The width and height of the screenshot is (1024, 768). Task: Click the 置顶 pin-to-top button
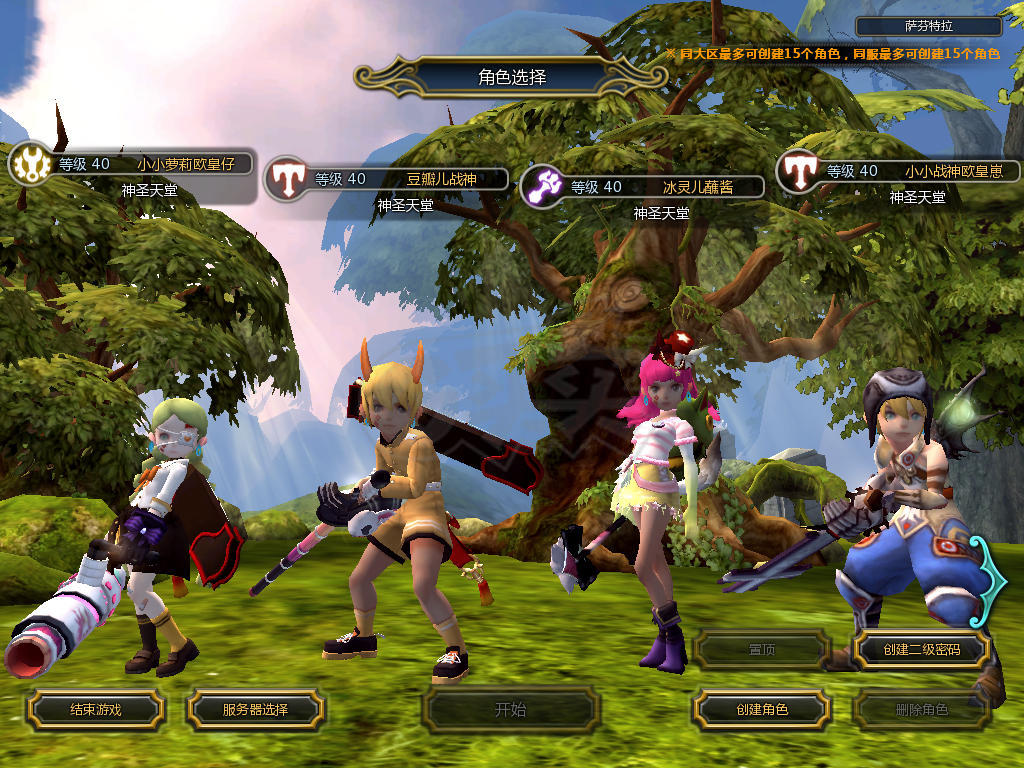761,650
